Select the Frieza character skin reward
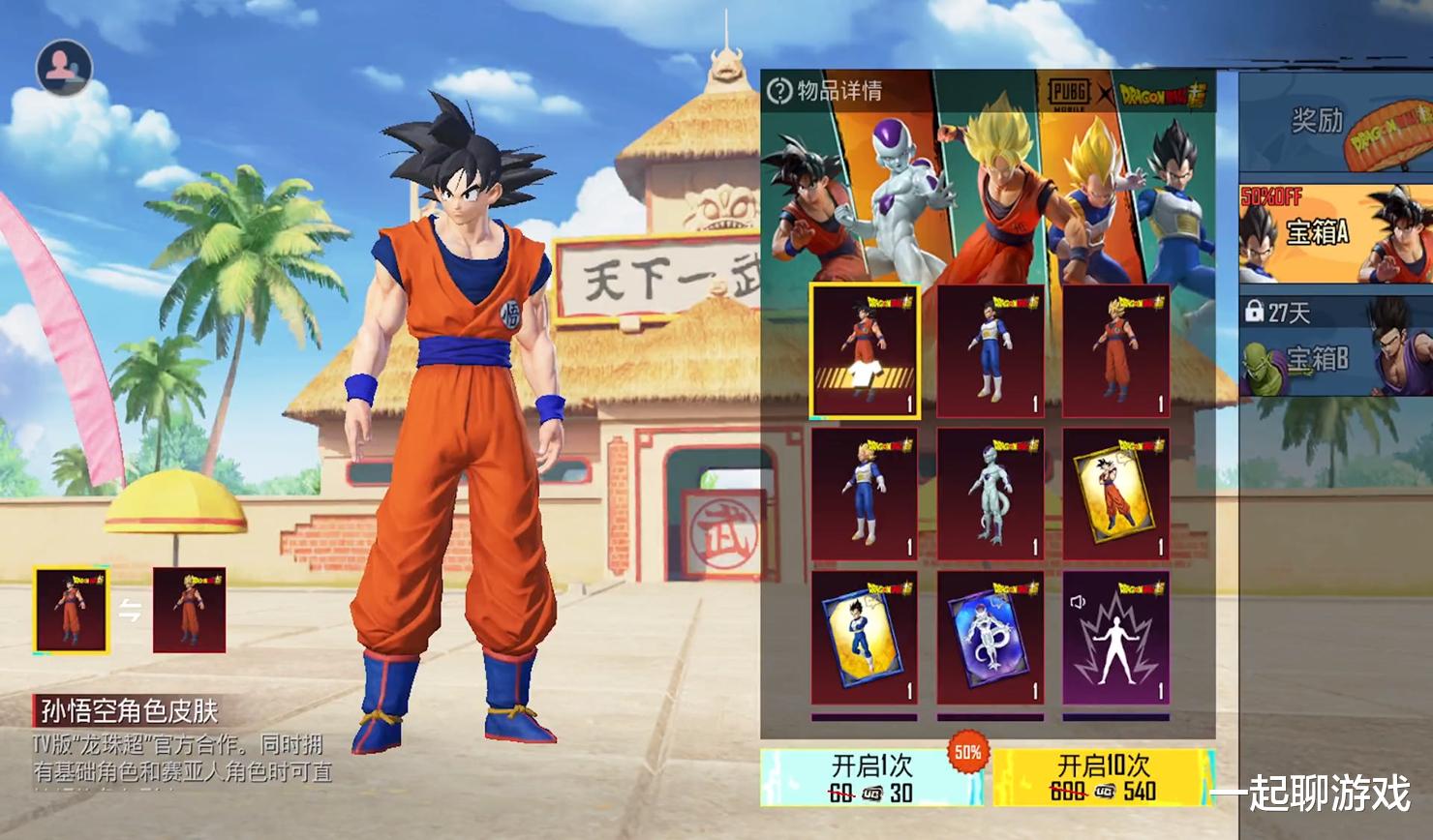 coord(990,495)
